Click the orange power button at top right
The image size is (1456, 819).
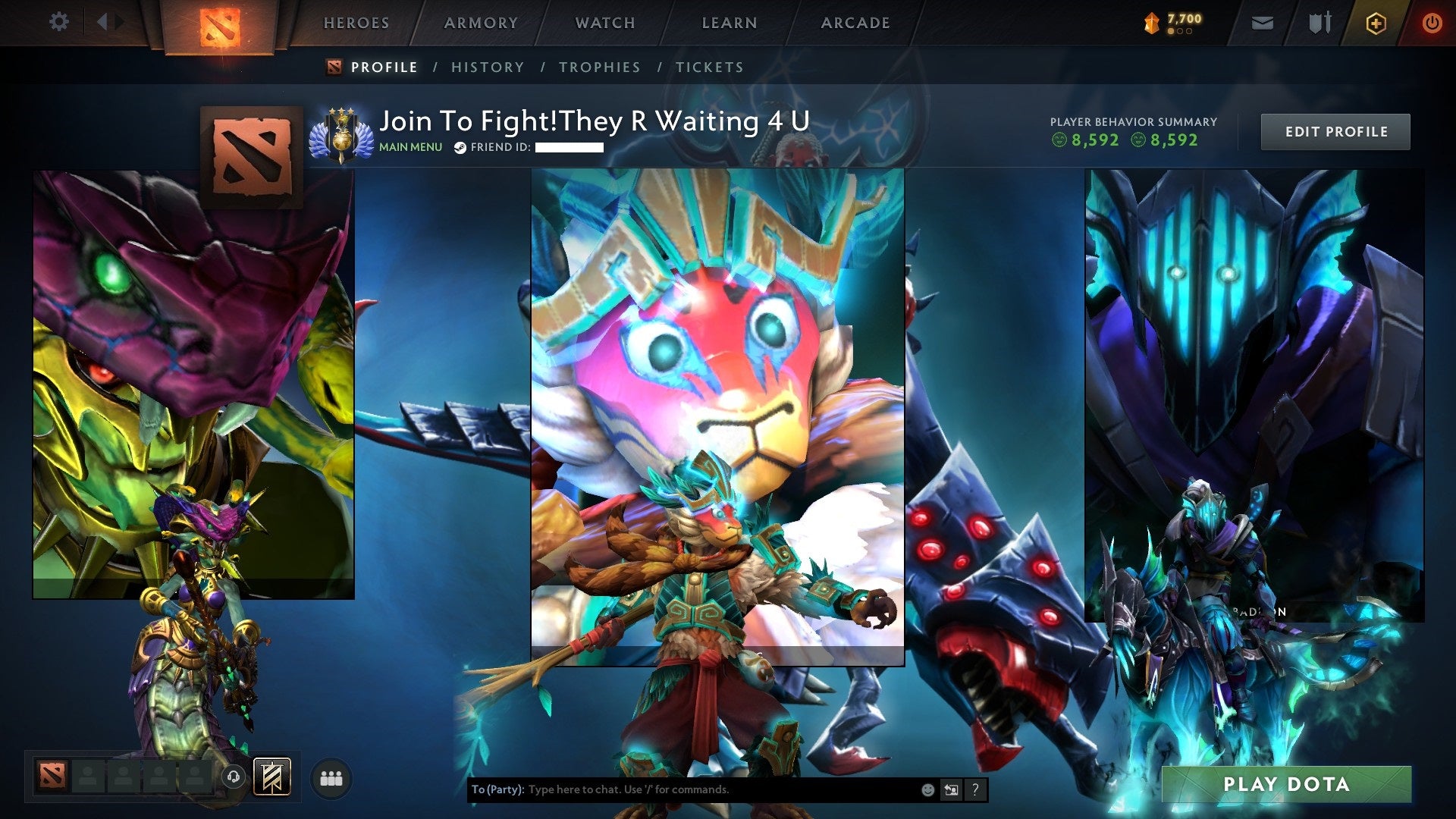(x=1432, y=22)
